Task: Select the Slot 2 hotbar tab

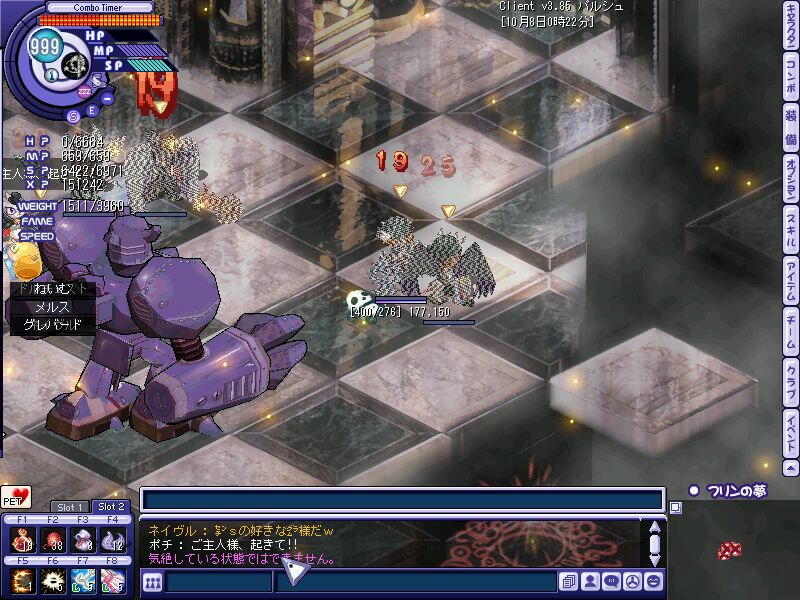Action: point(112,507)
